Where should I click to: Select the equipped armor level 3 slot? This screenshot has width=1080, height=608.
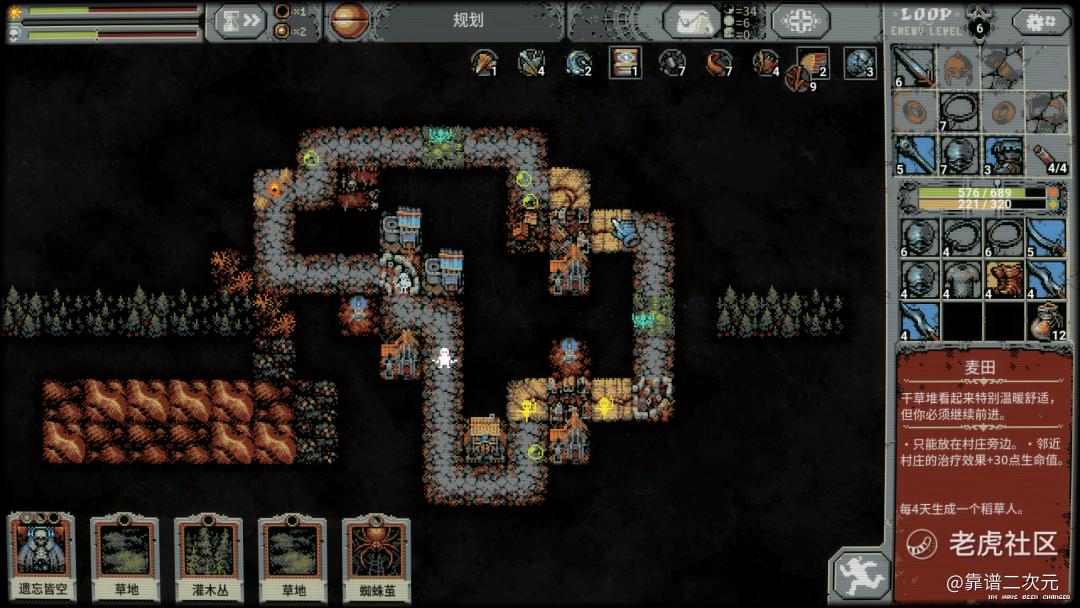[1001, 155]
